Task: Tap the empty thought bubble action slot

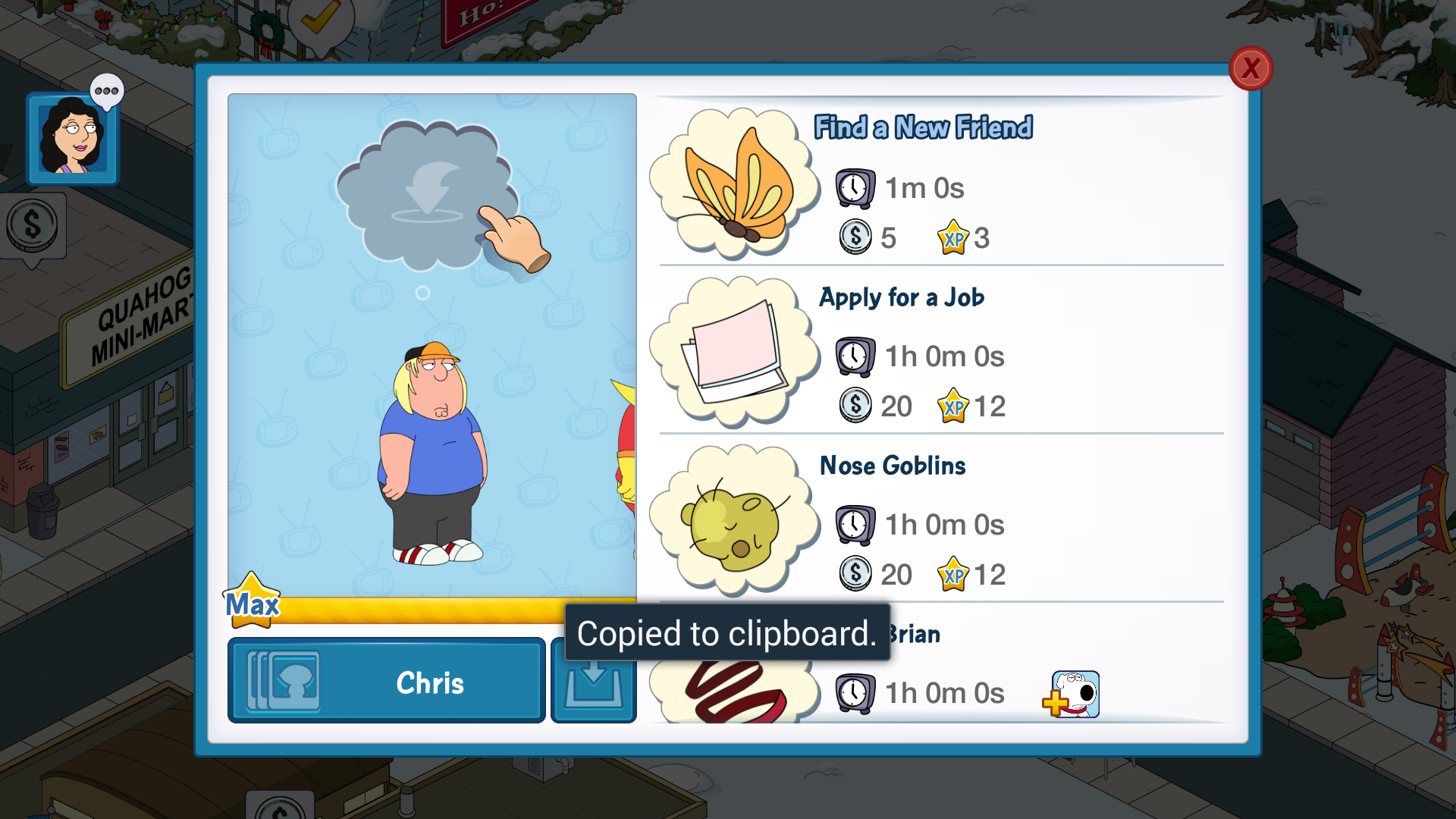Action: click(427, 195)
